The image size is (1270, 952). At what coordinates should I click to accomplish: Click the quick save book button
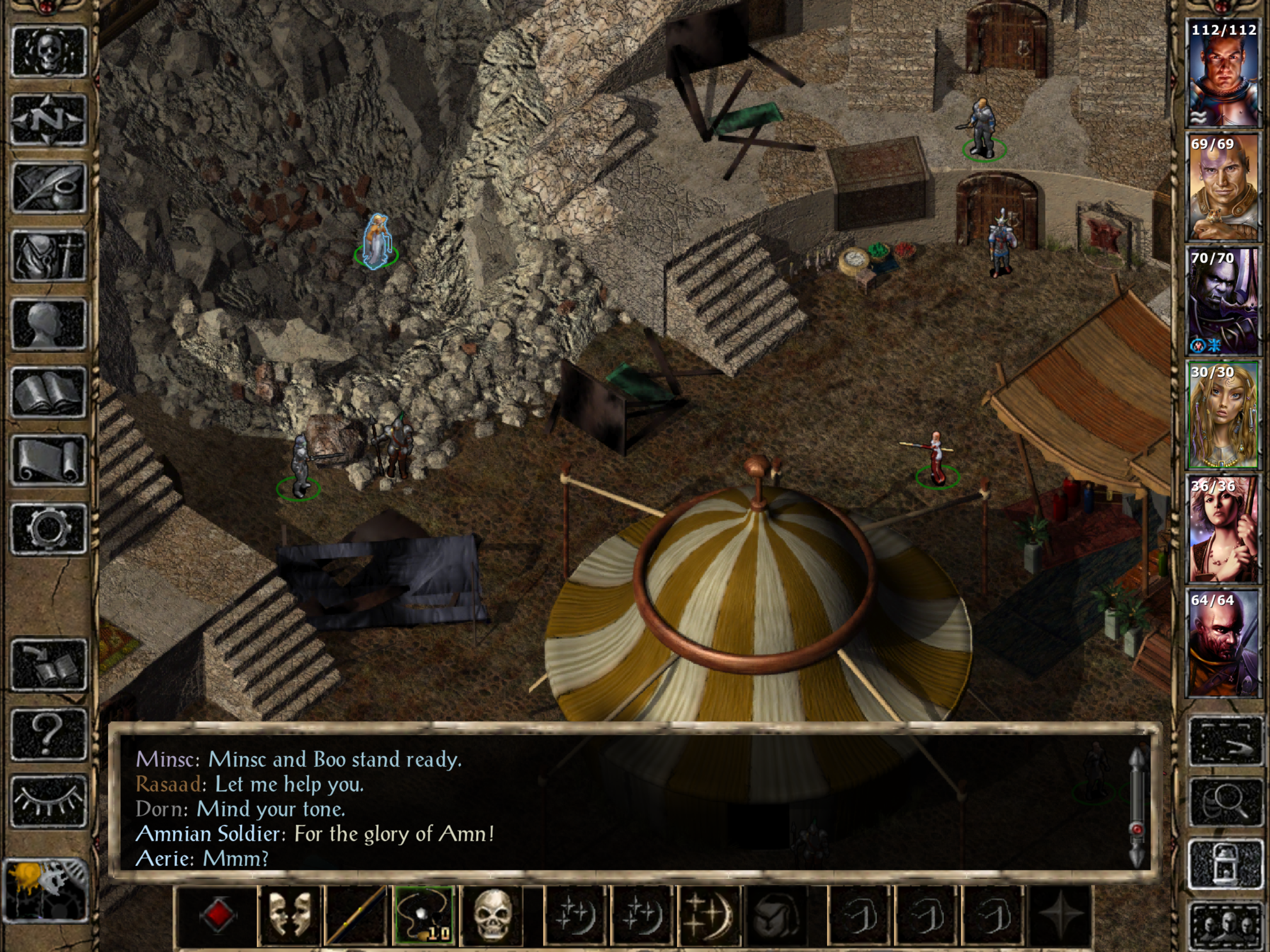tap(49, 665)
